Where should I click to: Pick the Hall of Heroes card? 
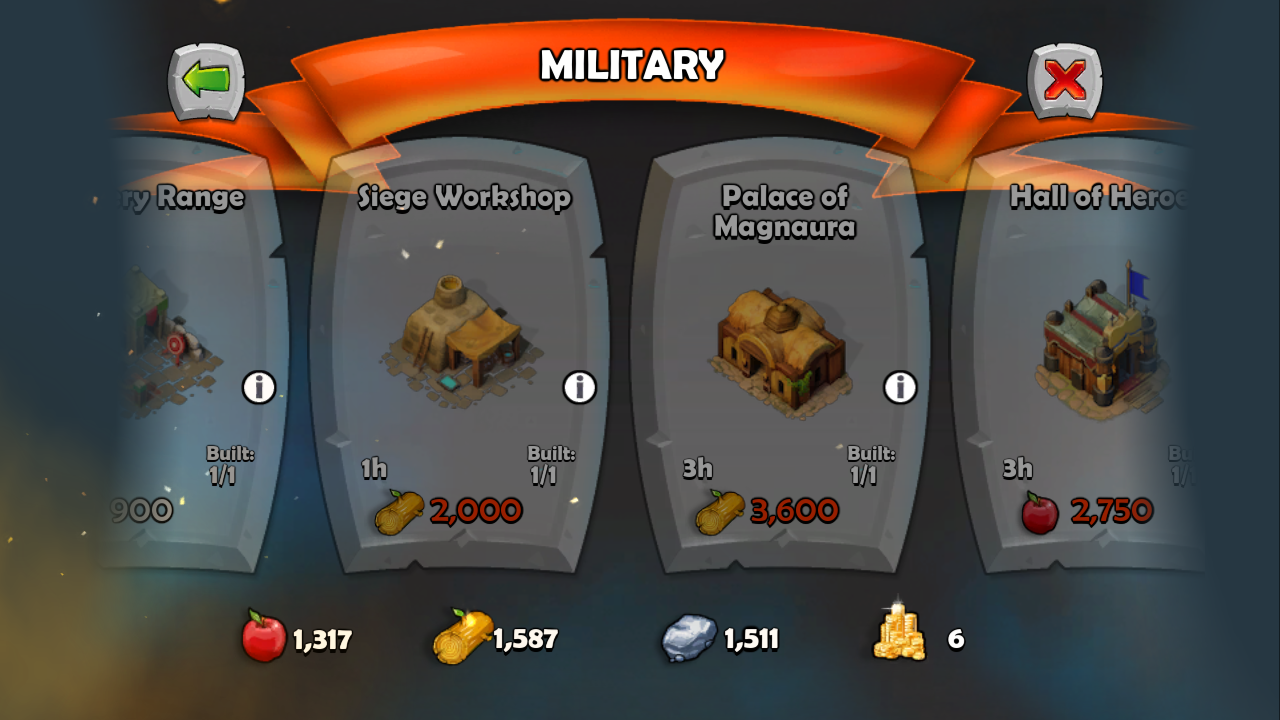click(x=1095, y=340)
